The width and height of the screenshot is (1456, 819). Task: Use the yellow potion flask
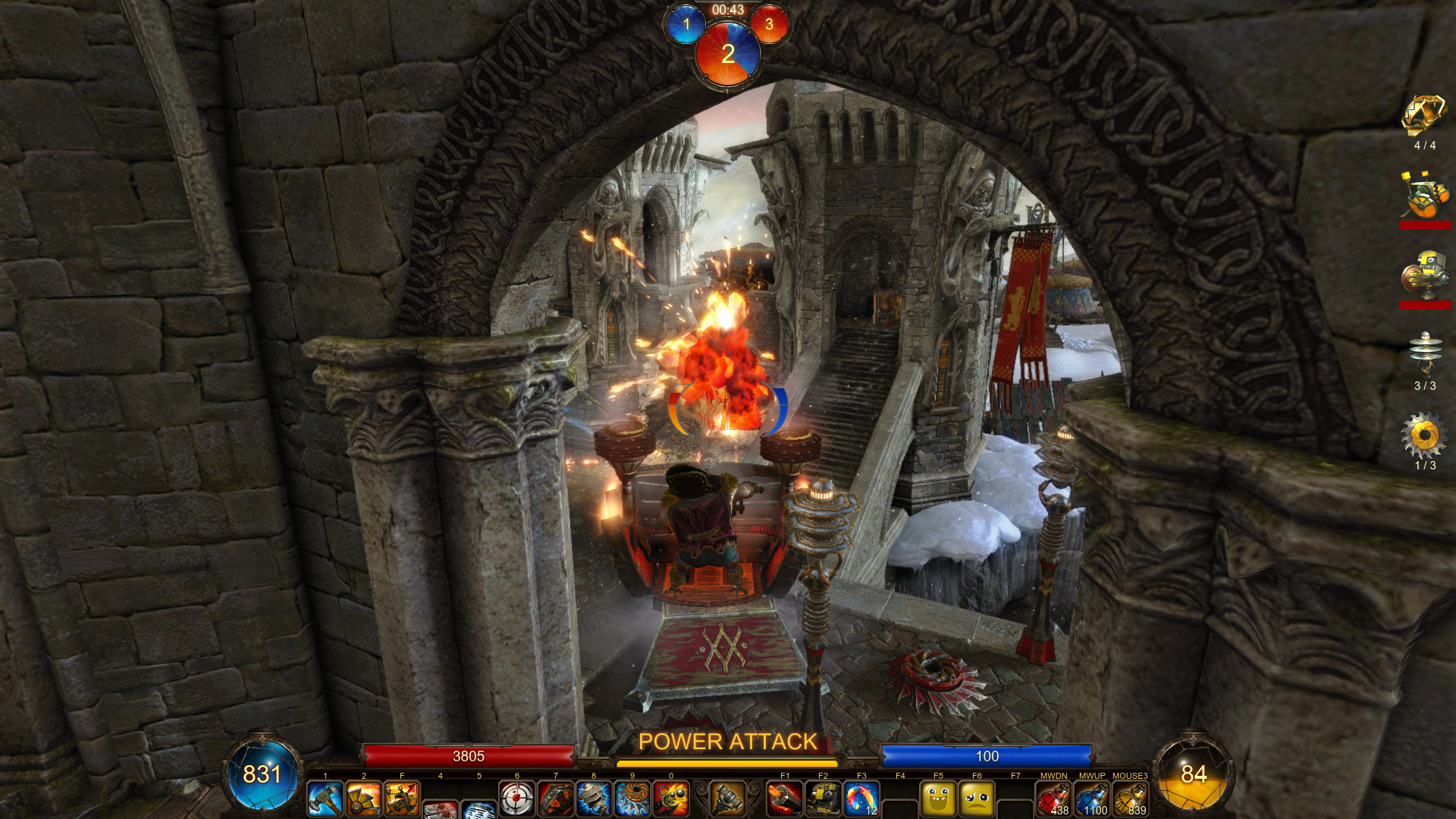pyautogui.click(x=1131, y=799)
